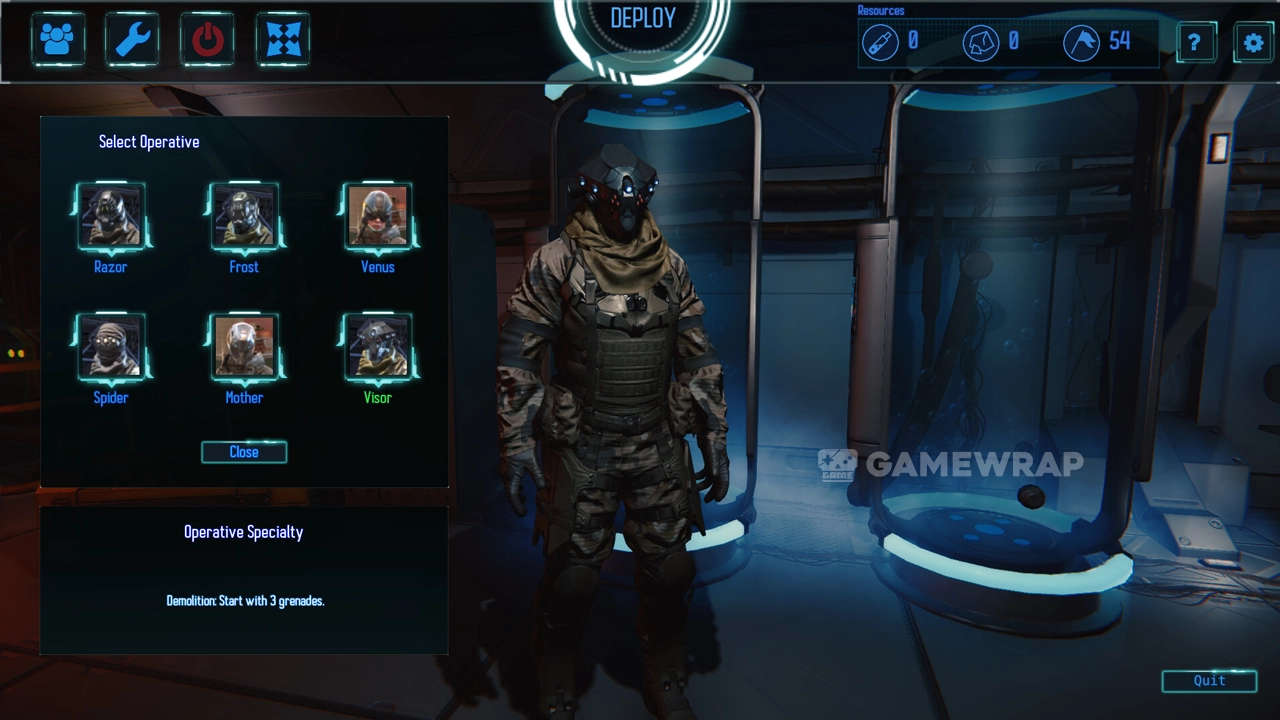Close the Select Operative panel
The image size is (1280, 720).
click(x=244, y=452)
